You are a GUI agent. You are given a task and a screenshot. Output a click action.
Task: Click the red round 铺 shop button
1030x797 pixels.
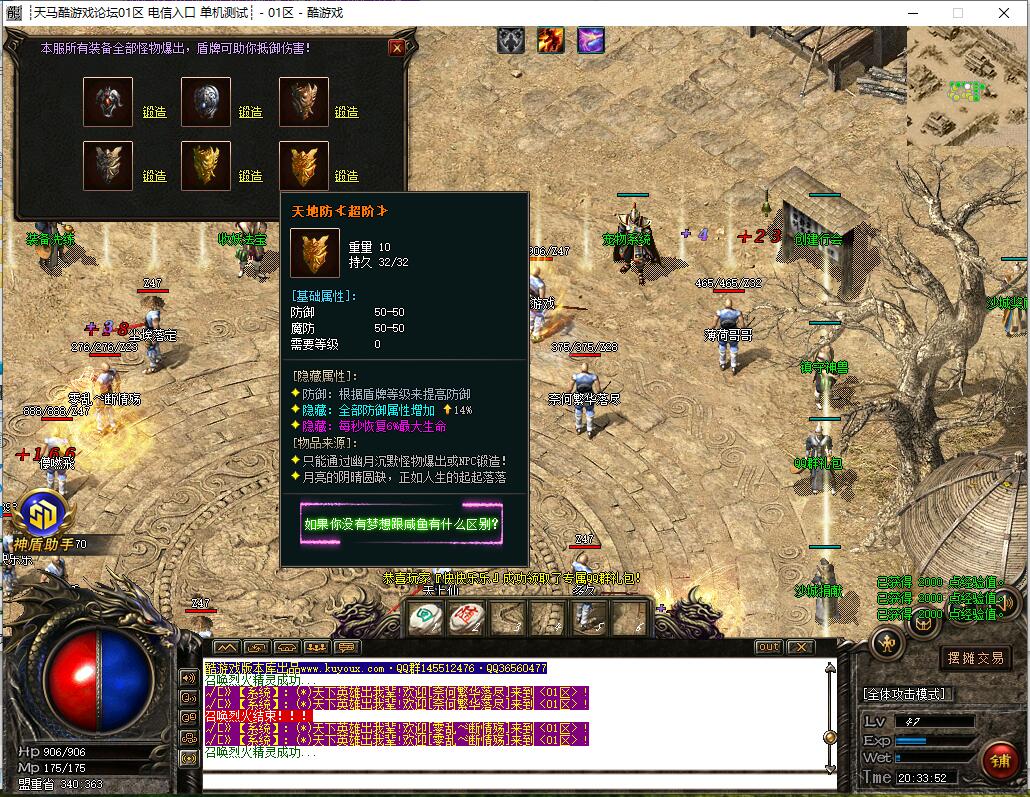point(999,760)
